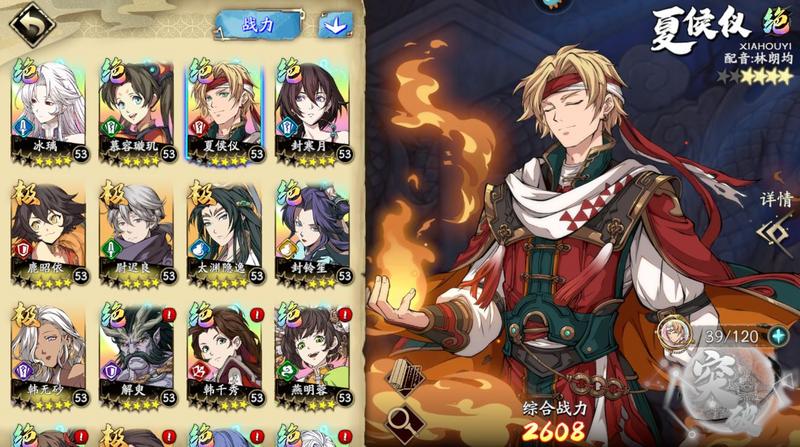The height and width of the screenshot is (447, 800).
Task: Choose the 尉迟良 character card
Action: tap(137, 232)
